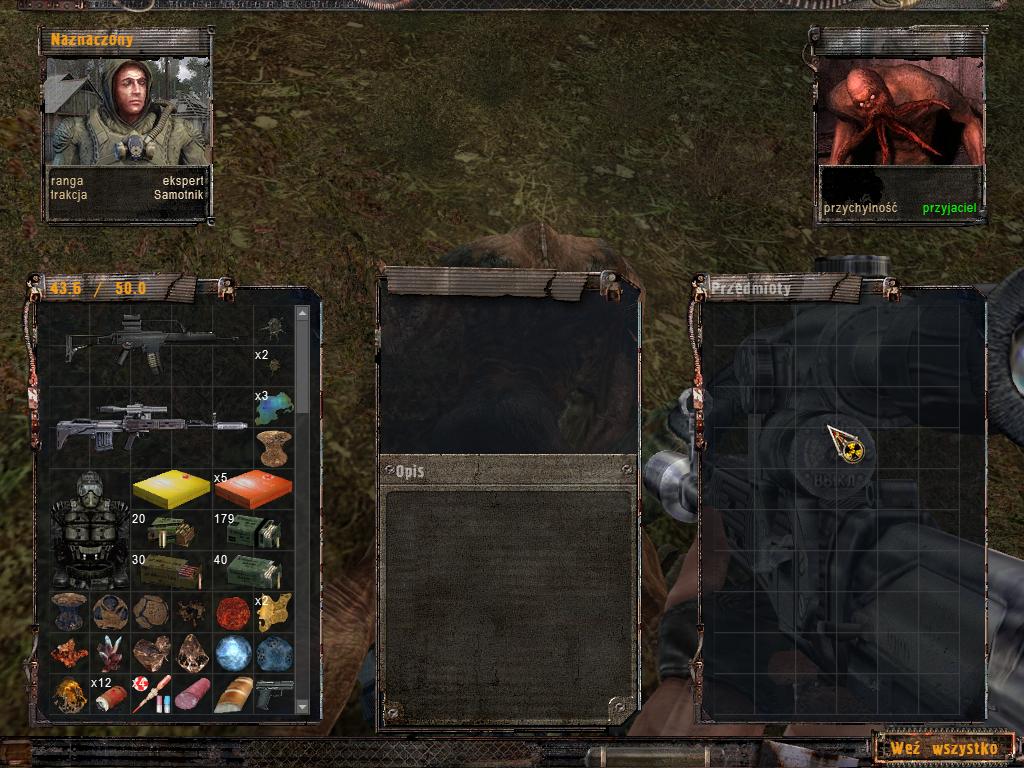The height and width of the screenshot is (768, 1024).
Task: Choose the sausage food item
Action: click(x=191, y=694)
